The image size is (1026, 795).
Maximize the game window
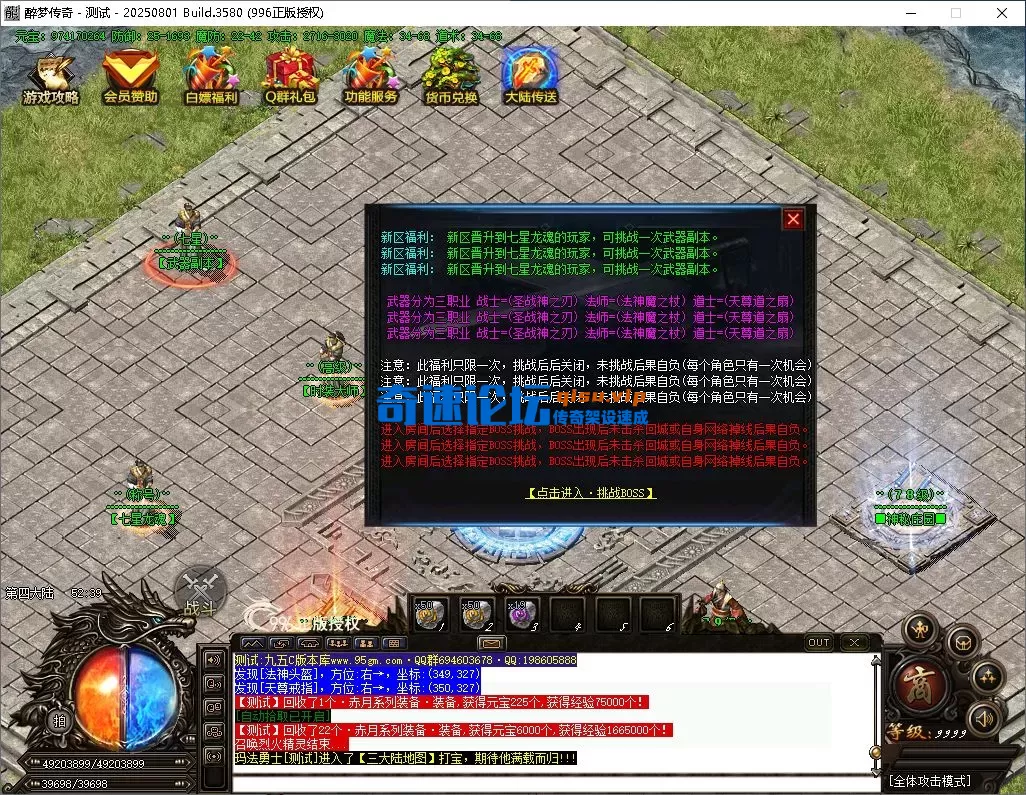pos(955,13)
